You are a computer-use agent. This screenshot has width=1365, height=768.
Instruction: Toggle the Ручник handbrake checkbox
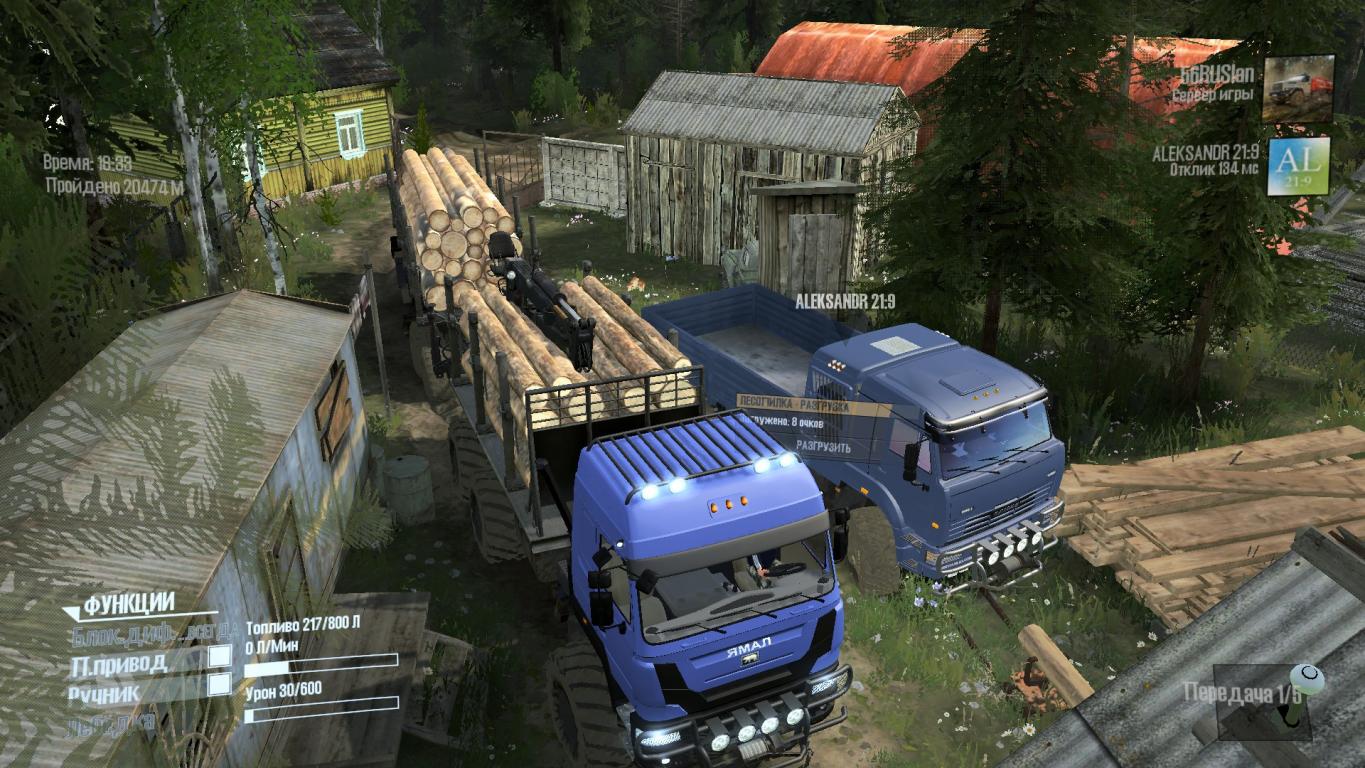[219, 685]
